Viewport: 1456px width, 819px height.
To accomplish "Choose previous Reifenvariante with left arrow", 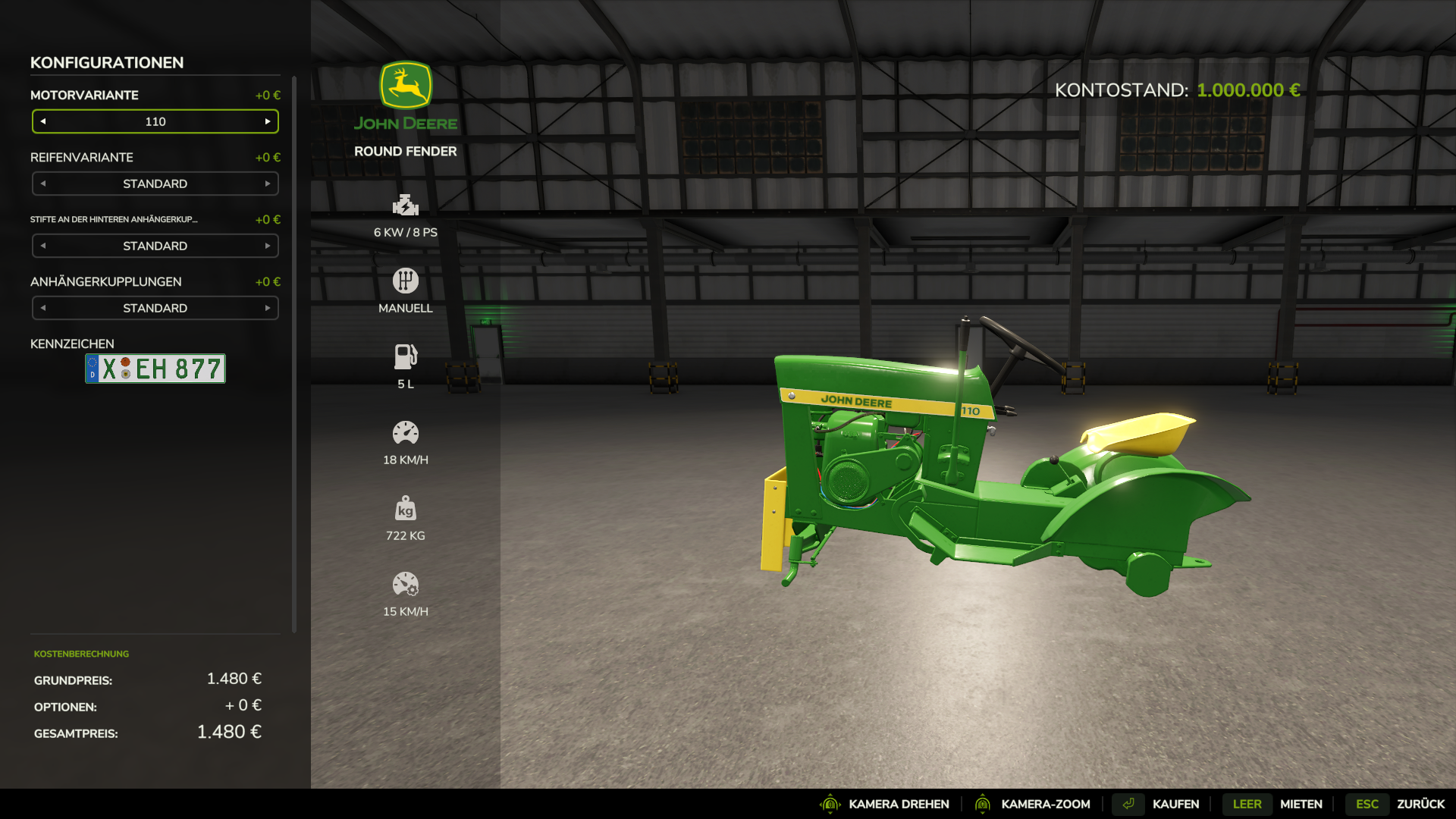I will click(x=43, y=184).
